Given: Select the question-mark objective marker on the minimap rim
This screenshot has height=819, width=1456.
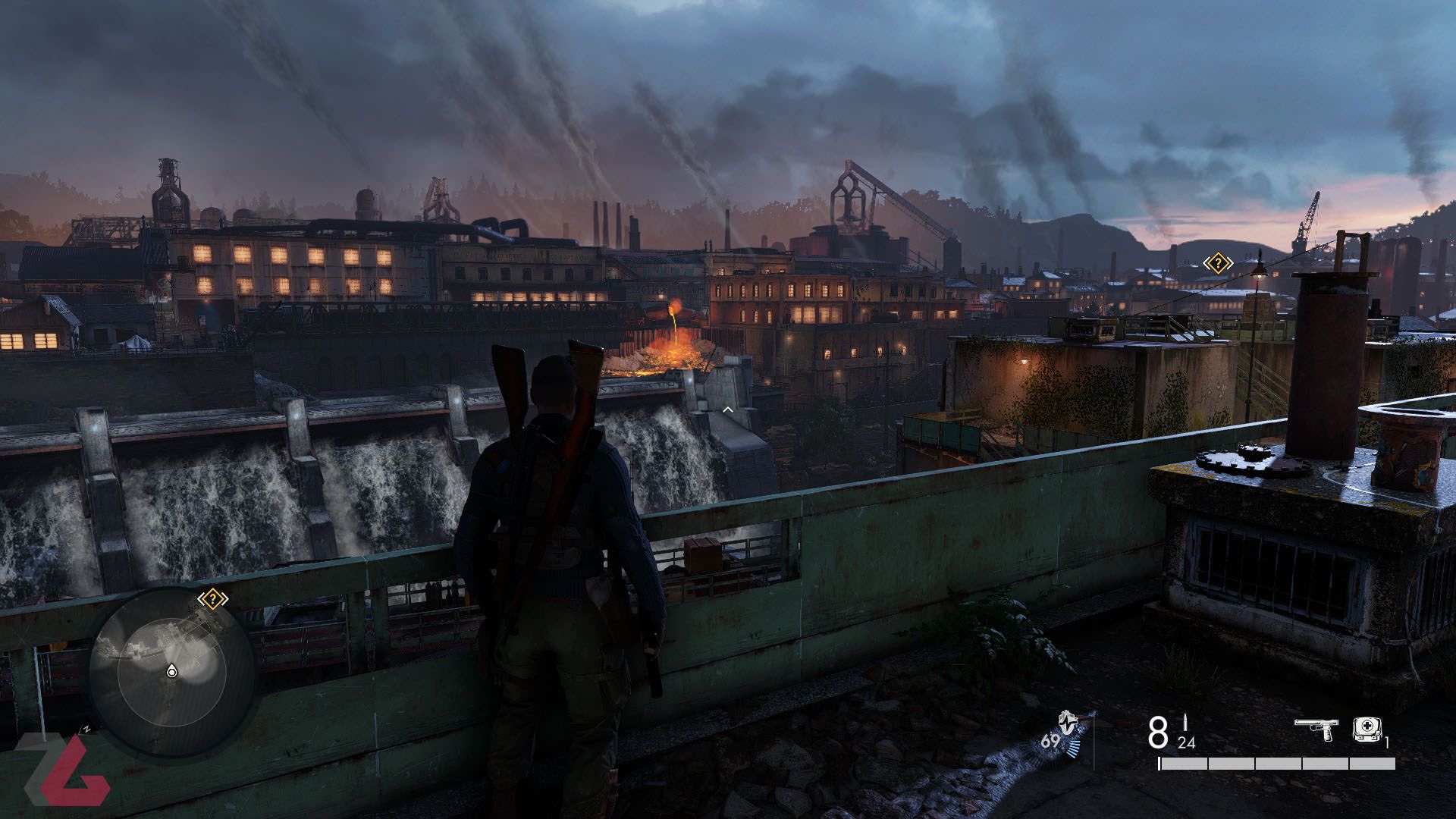Looking at the screenshot, I should [213, 599].
